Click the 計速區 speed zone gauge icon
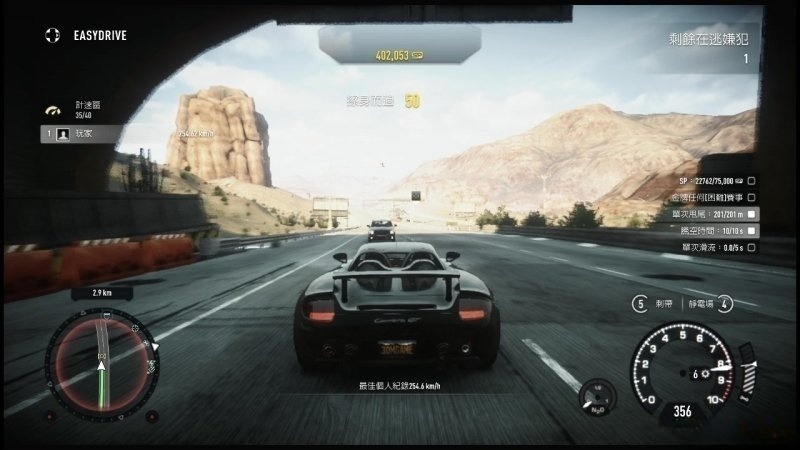 (x=54, y=109)
